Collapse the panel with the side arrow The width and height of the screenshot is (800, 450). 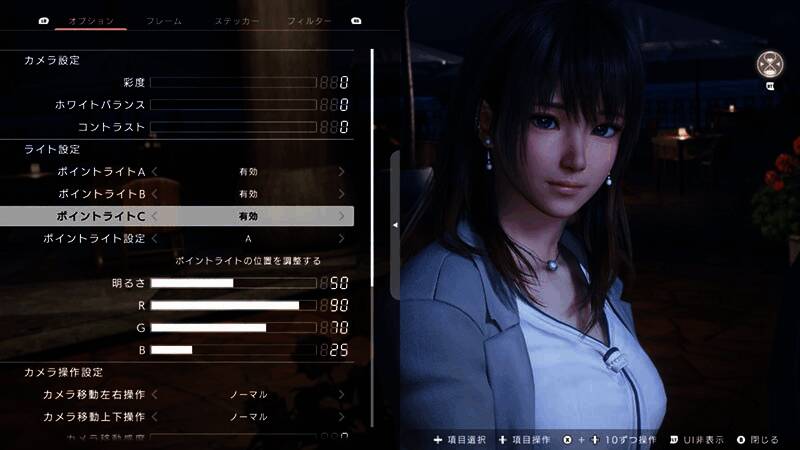click(395, 225)
